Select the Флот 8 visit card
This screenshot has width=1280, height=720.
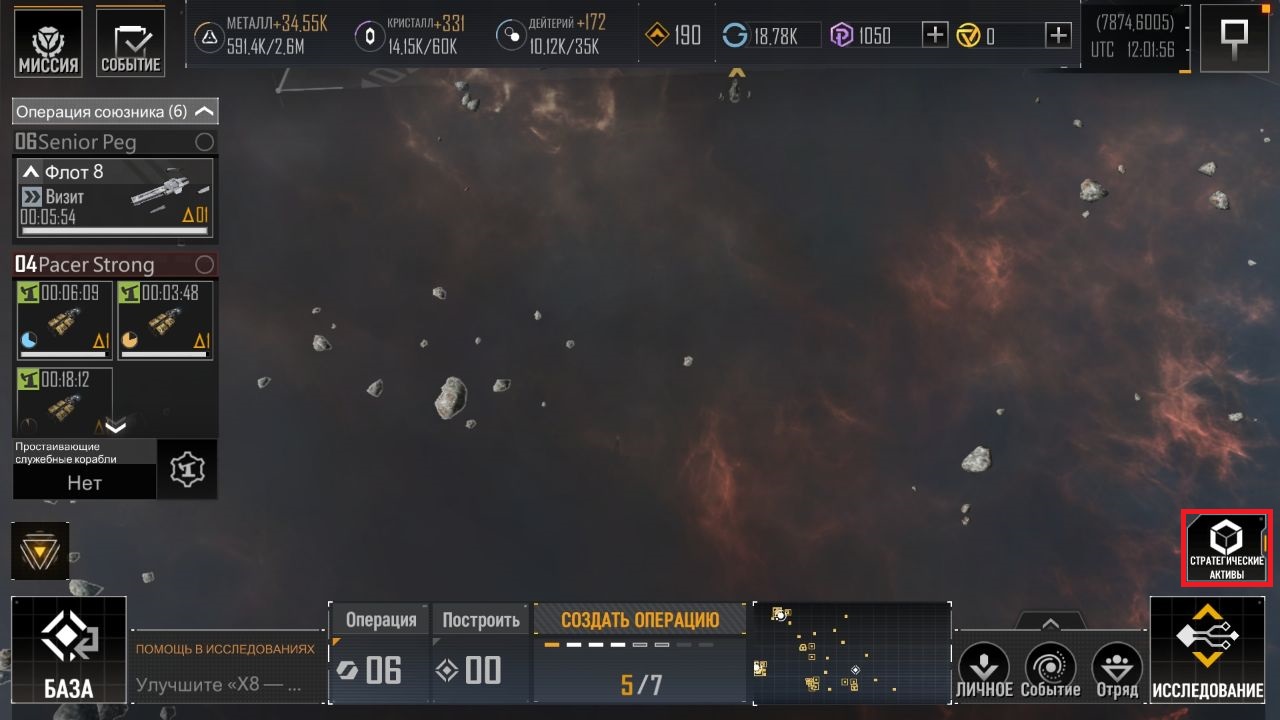115,198
